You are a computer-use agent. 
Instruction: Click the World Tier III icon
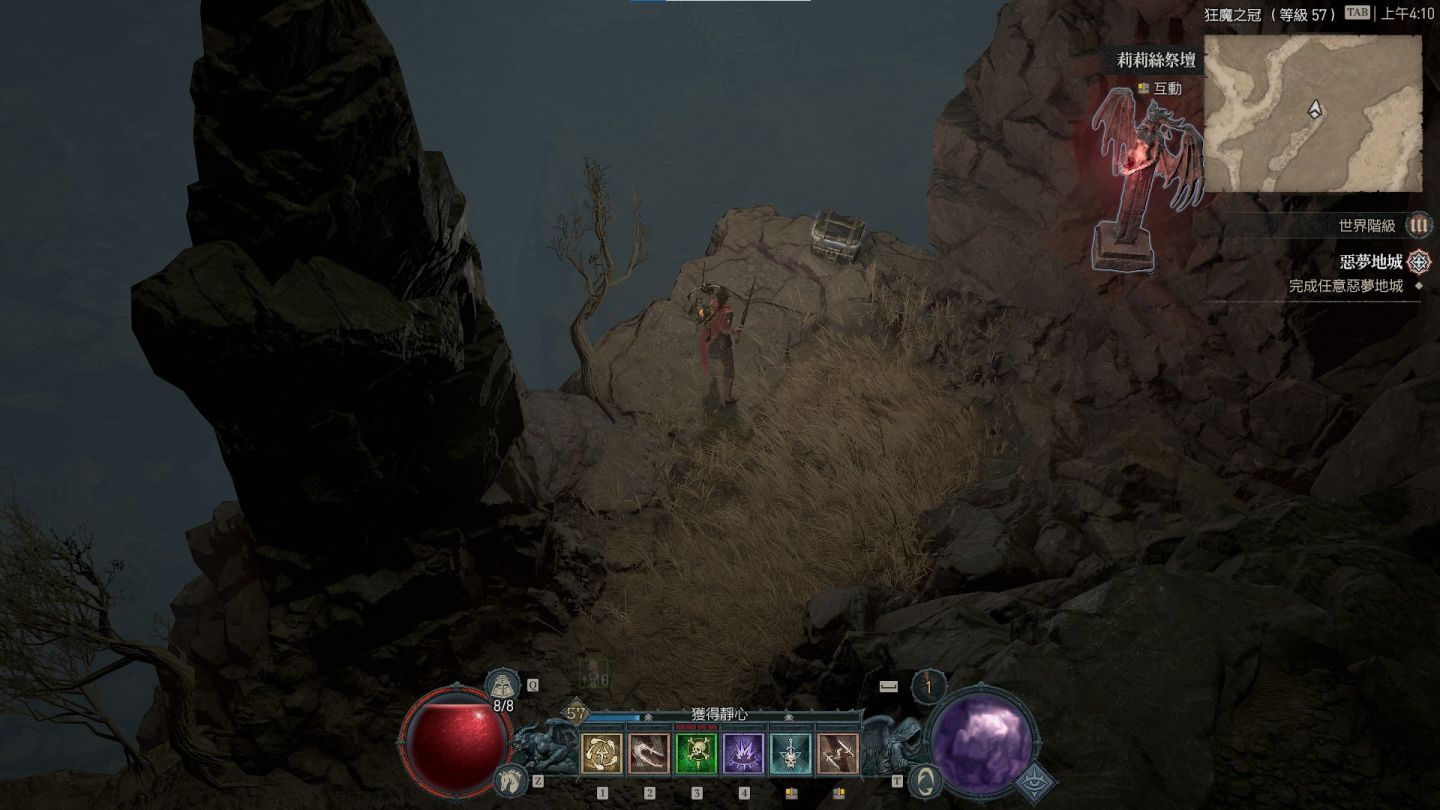[1418, 225]
